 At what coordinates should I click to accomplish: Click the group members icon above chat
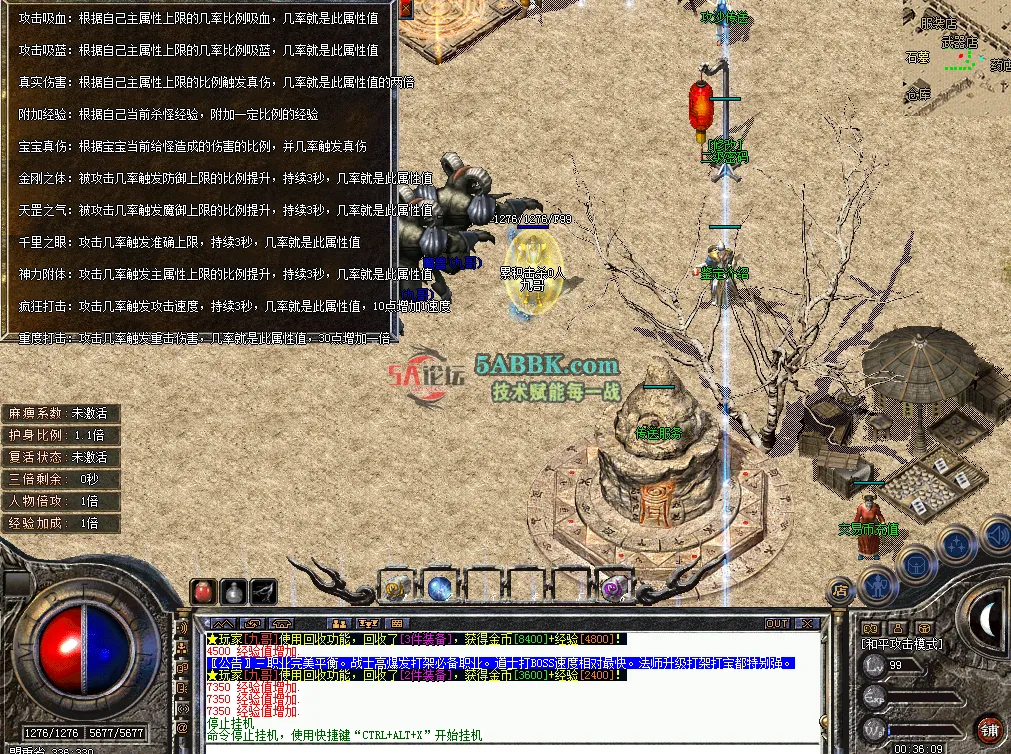pos(340,624)
